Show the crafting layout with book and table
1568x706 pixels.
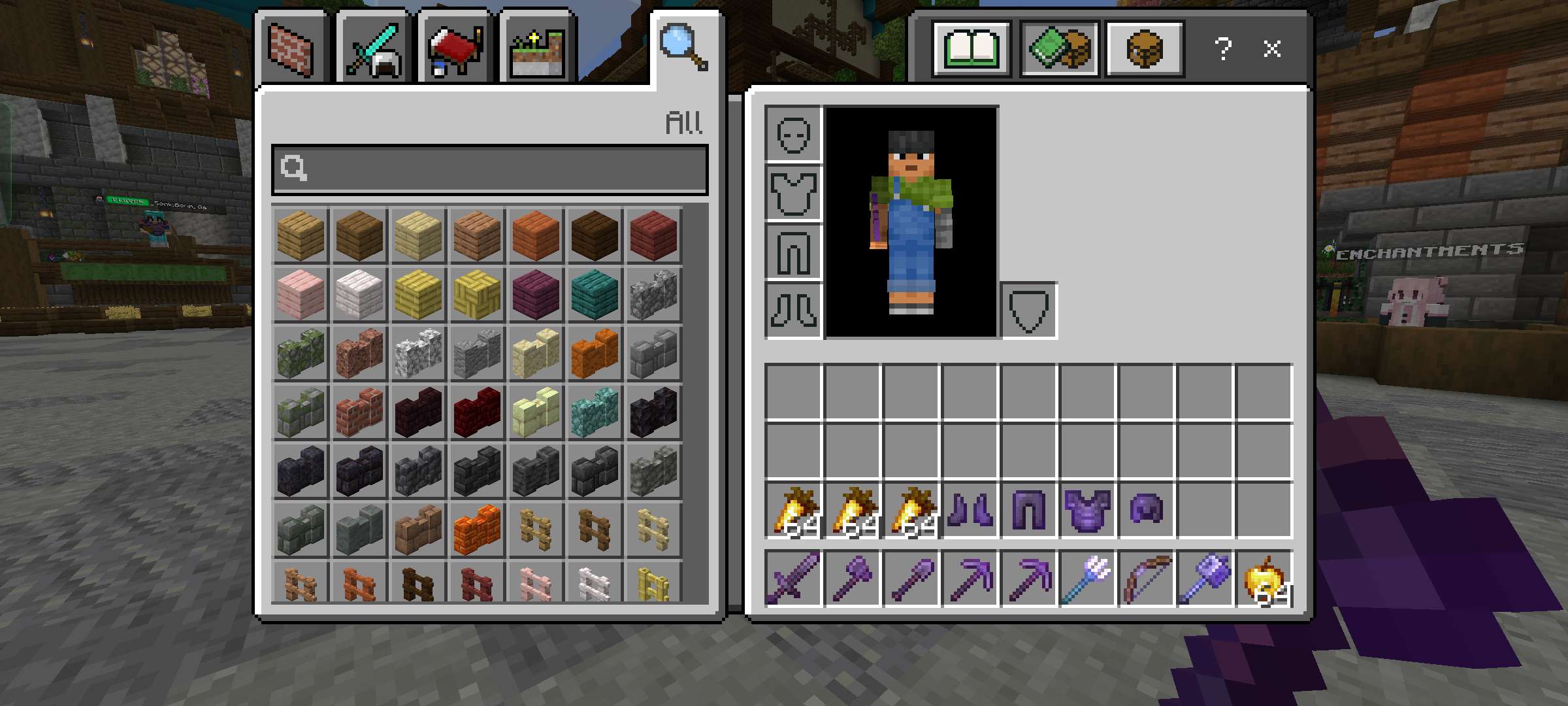click(x=1059, y=49)
